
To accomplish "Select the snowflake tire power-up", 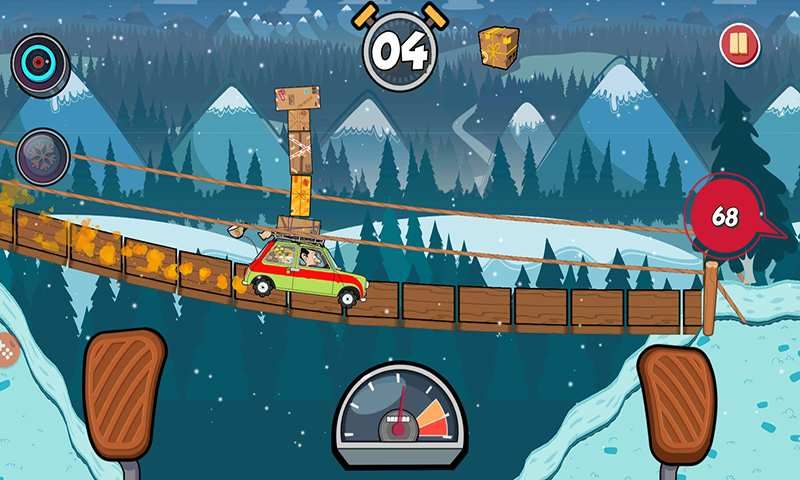I will [42, 157].
